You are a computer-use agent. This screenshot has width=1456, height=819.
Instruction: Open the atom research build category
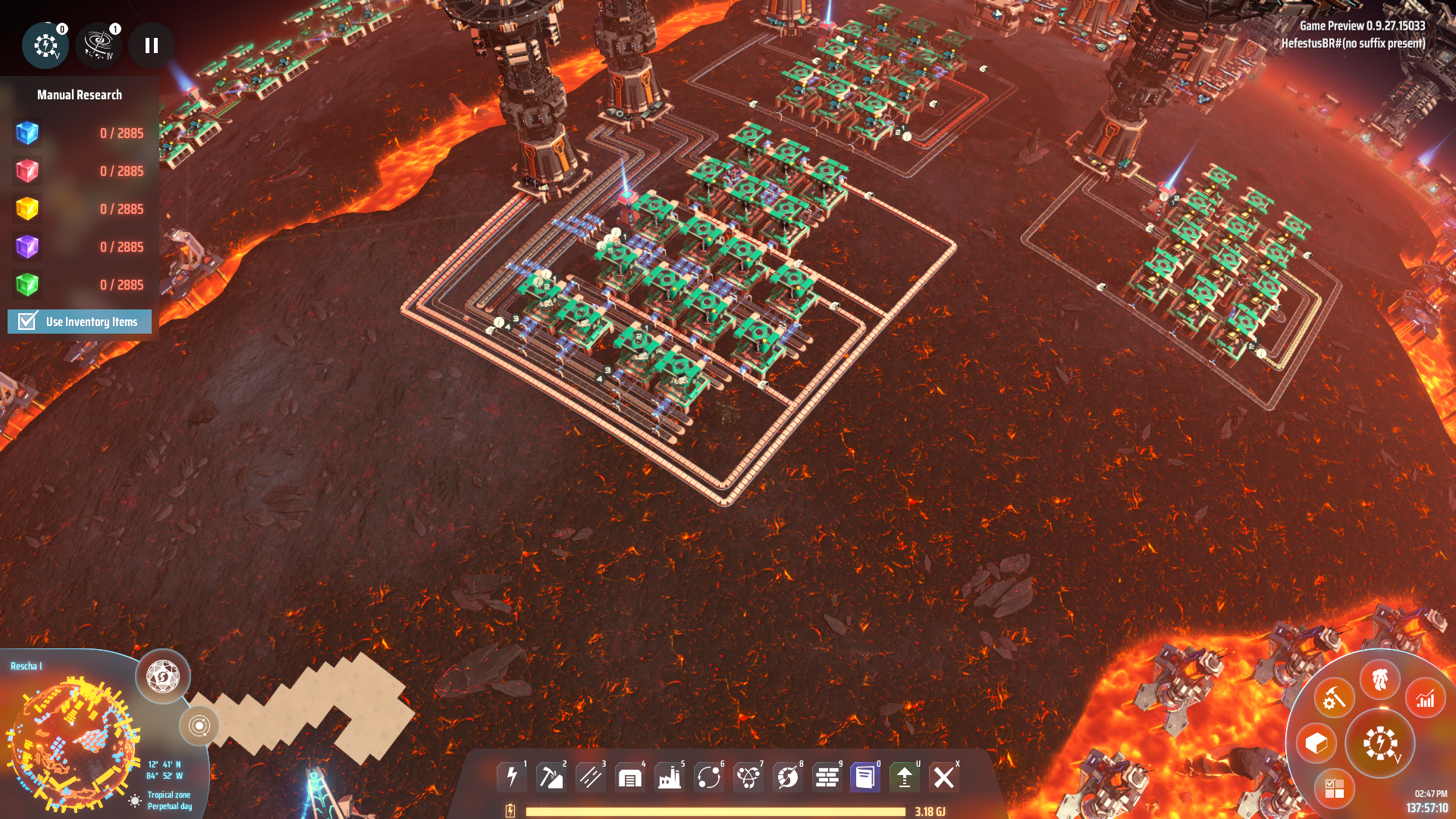[x=748, y=777]
